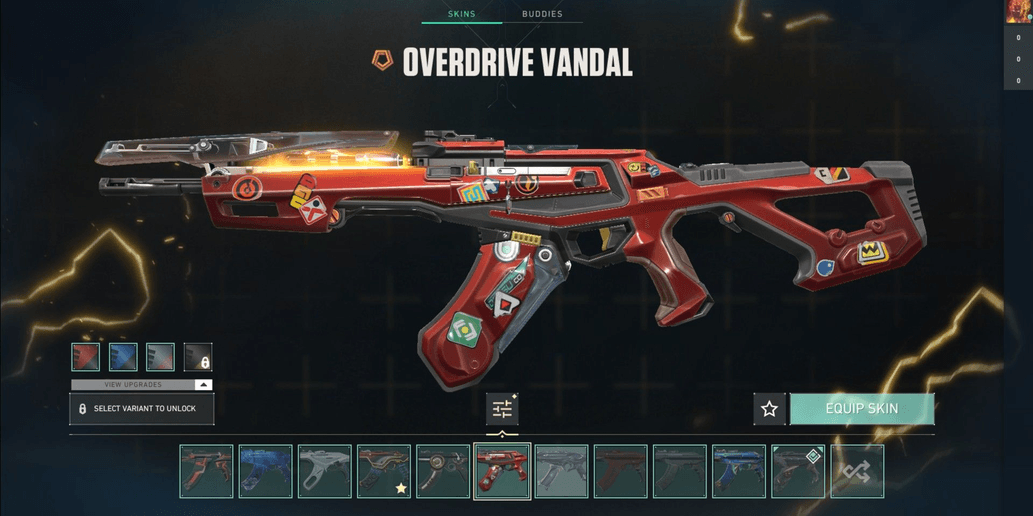Choose the starred favorite Vandal skin thumbnail
1033x516 pixels.
pyautogui.click(x=384, y=471)
